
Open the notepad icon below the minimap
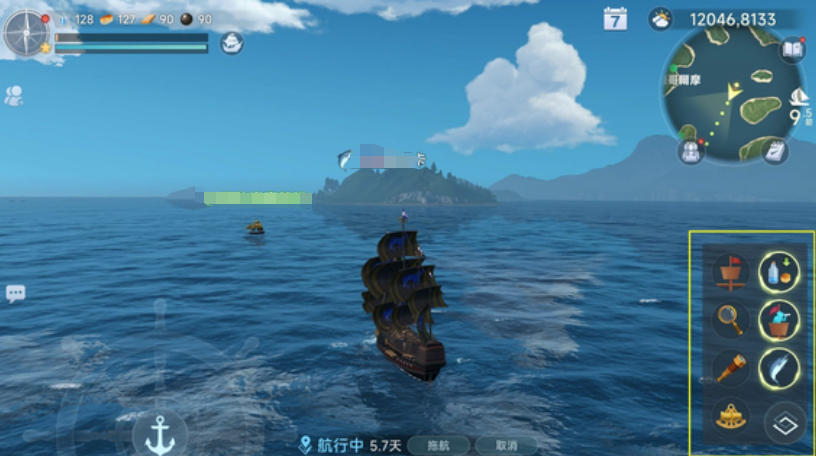click(775, 150)
